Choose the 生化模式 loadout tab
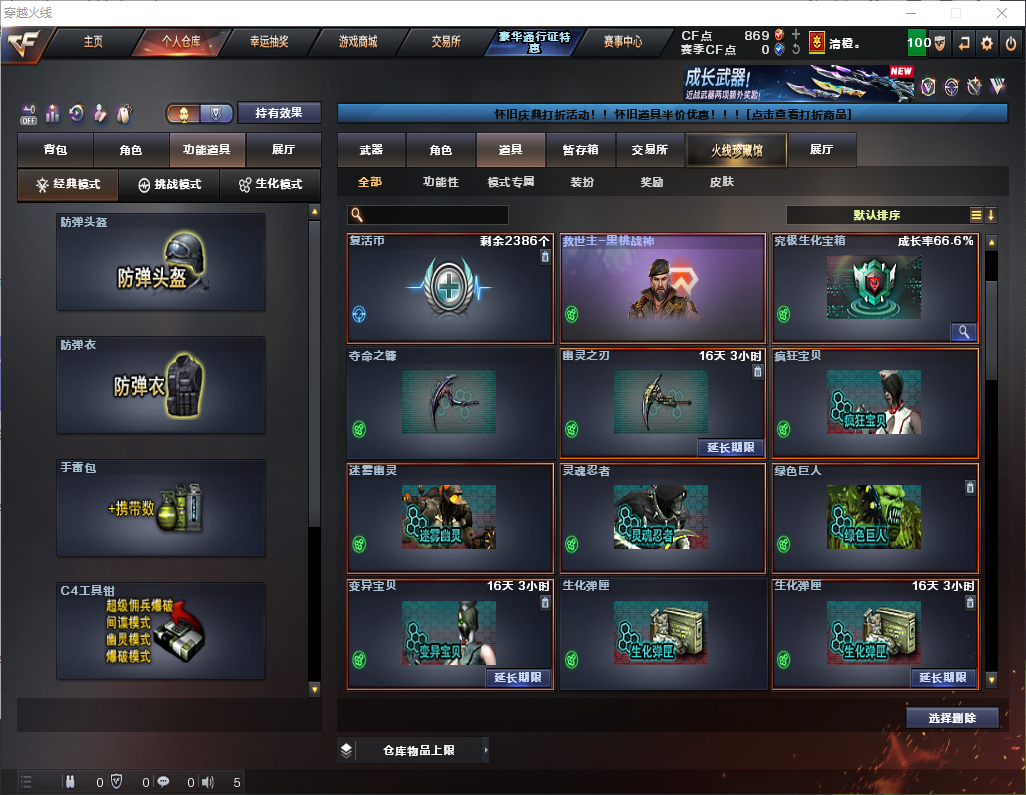 tap(269, 185)
